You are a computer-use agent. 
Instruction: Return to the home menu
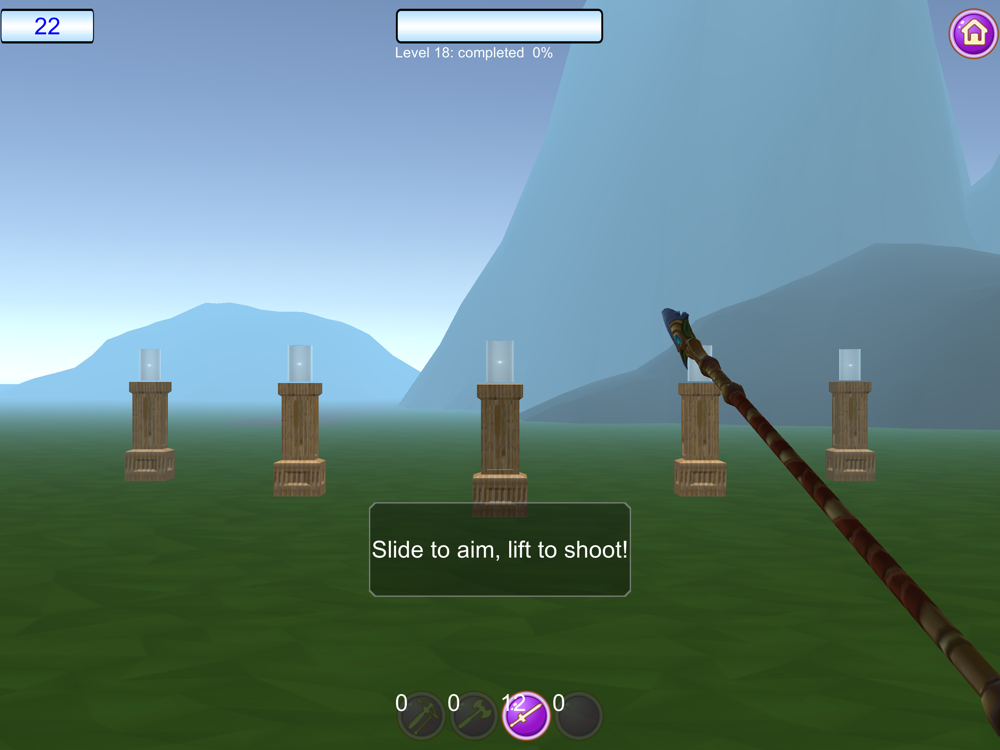[x=973, y=34]
